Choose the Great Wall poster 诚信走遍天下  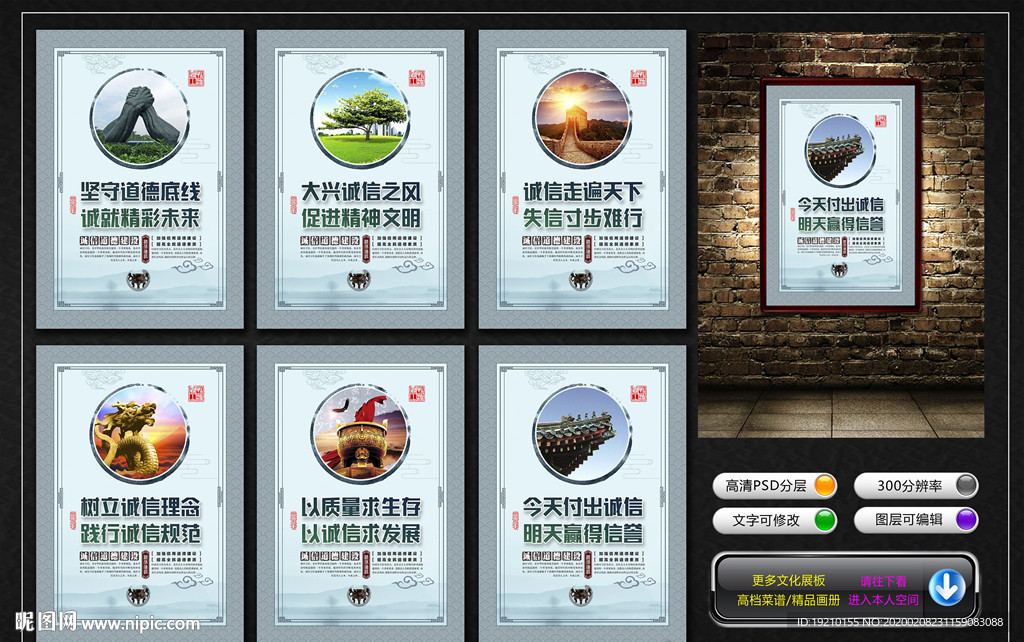click(582, 180)
